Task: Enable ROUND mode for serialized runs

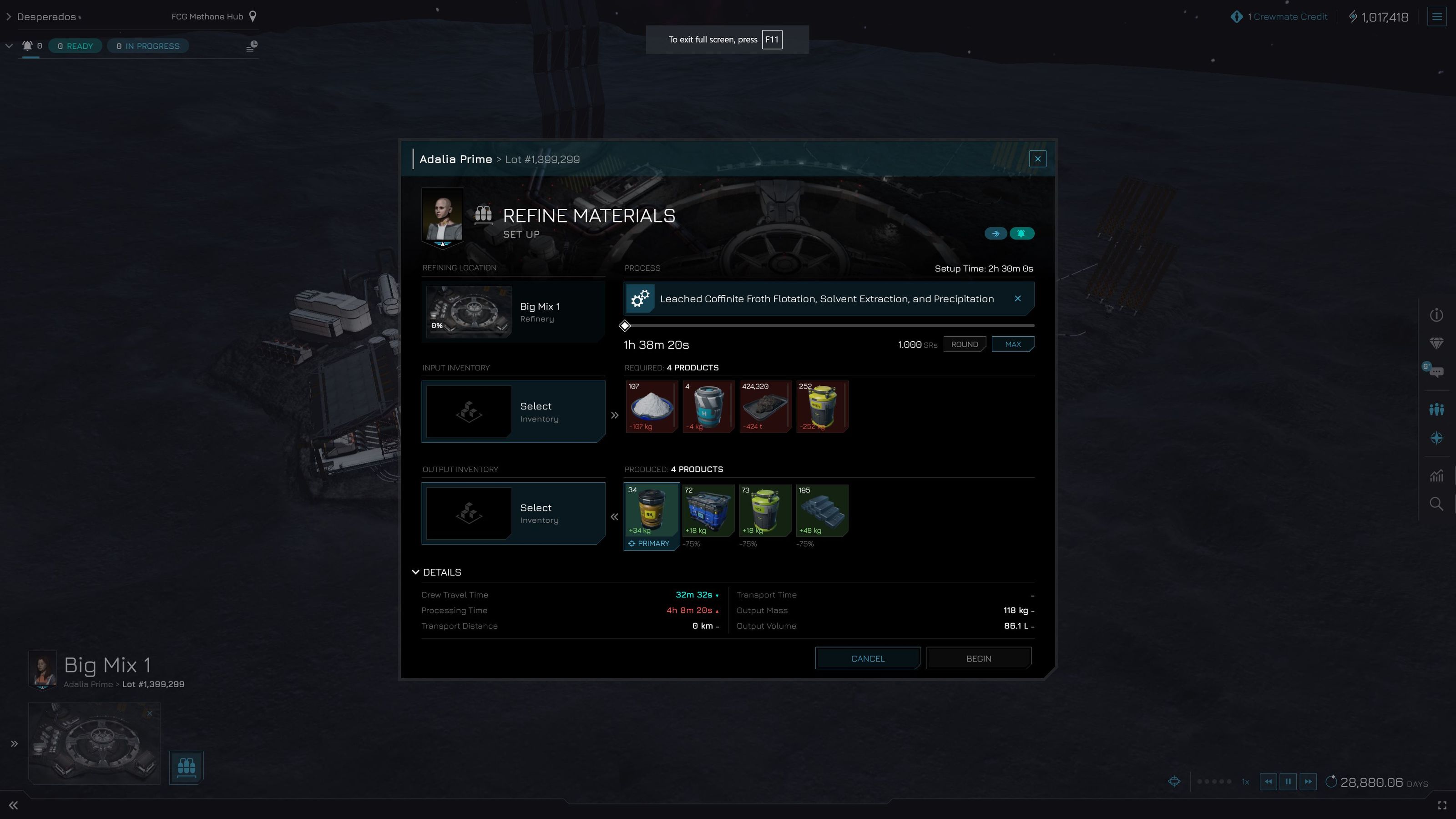Action: (964, 344)
